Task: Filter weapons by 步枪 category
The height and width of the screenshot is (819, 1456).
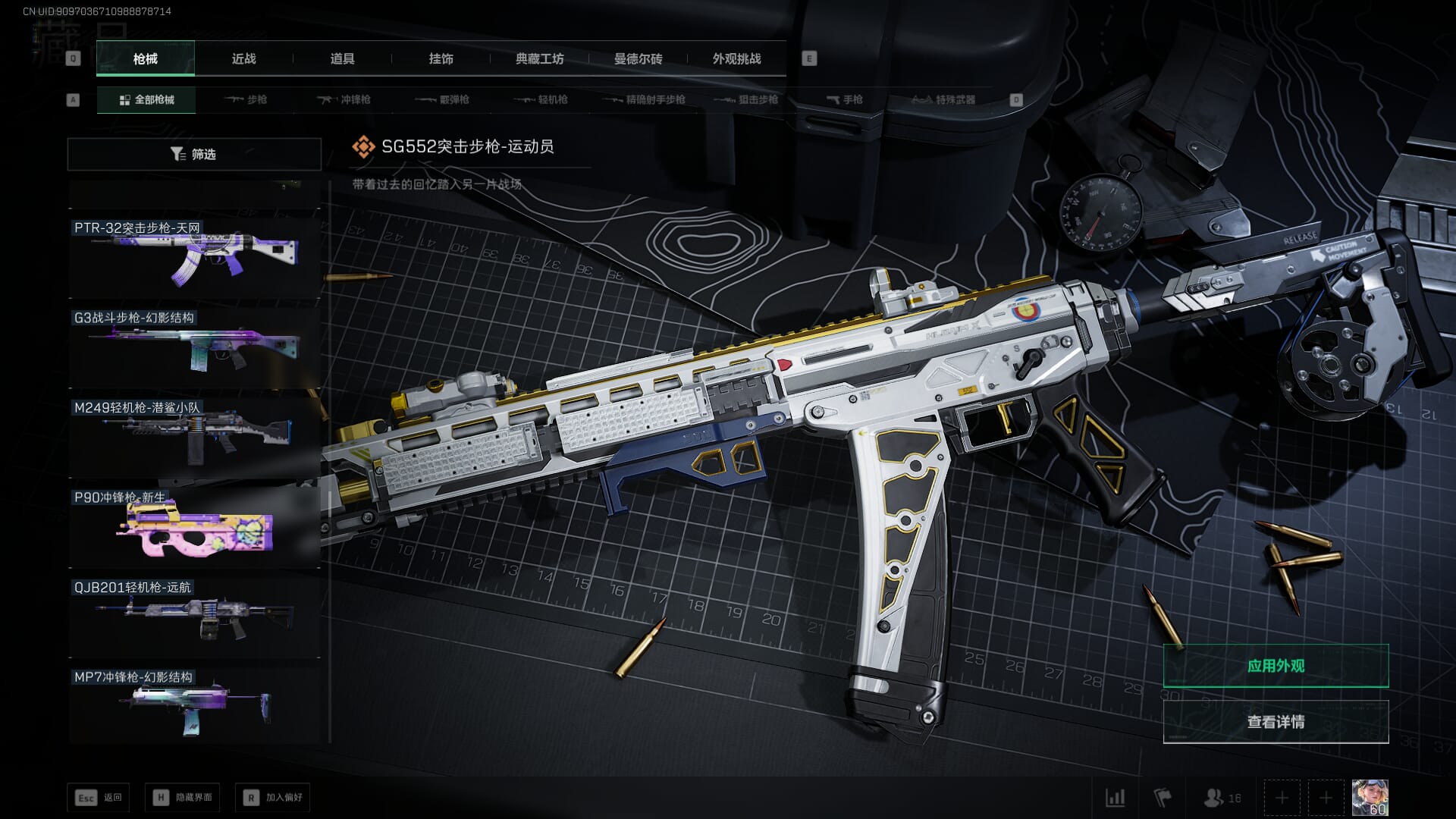Action: click(246, 99)
